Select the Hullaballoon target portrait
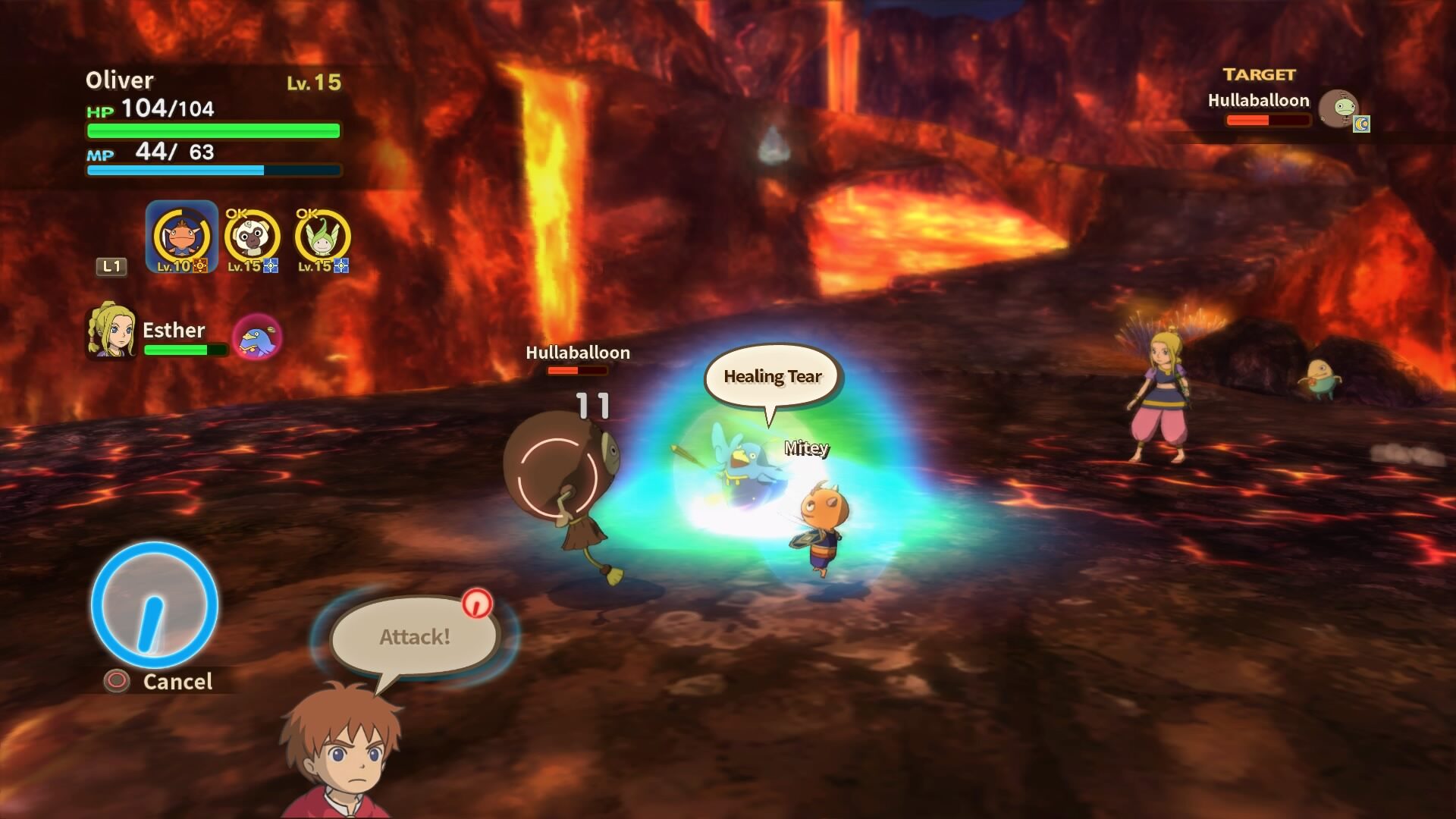Viewport: 1456px width, 819px height. click(x=1338, y=109)
